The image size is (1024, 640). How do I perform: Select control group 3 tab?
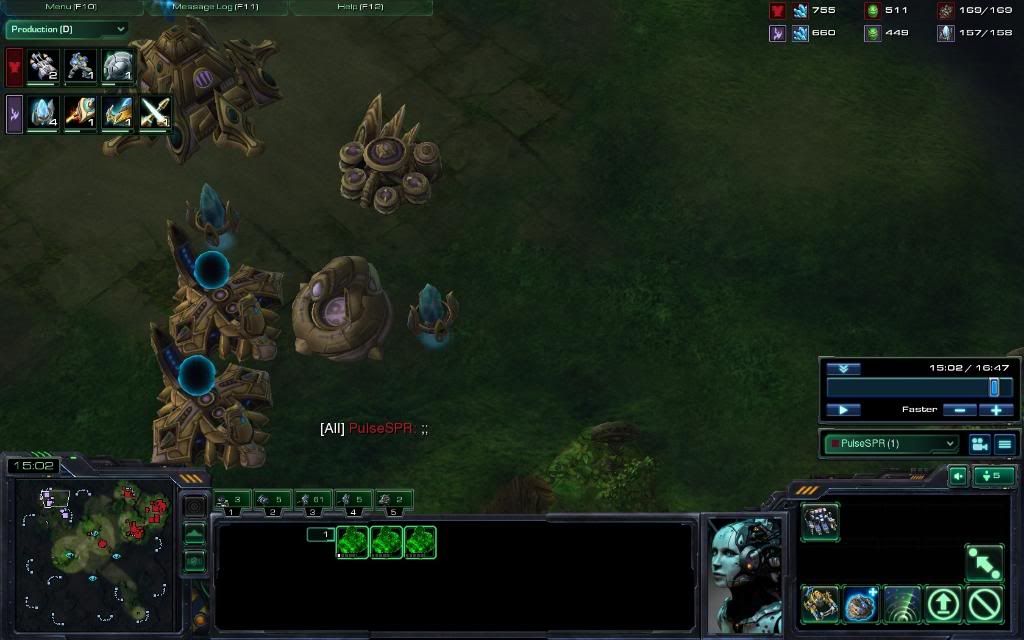(x=313, y=499)
